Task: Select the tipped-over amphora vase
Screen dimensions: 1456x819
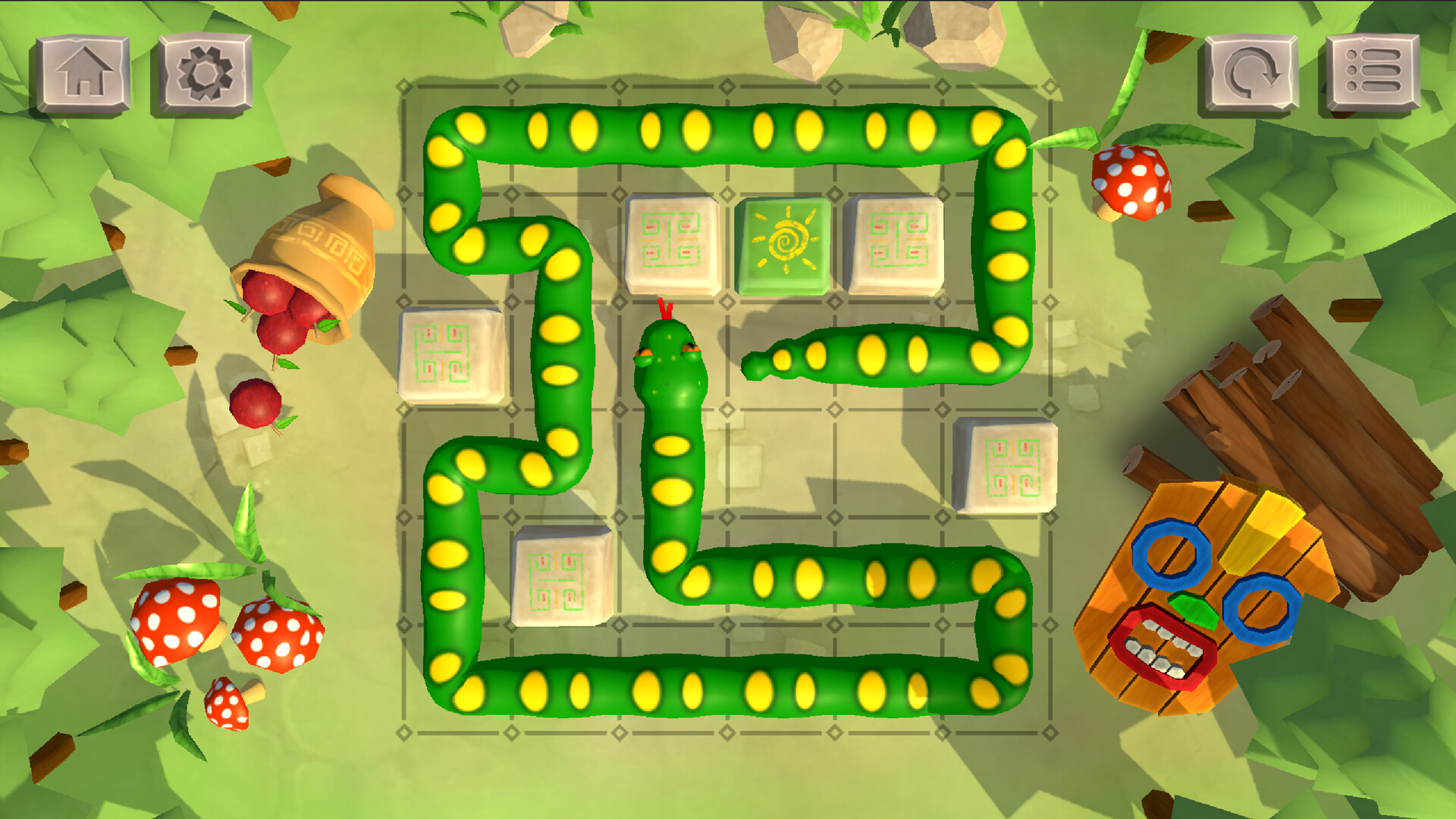Action: pos(318,243)
